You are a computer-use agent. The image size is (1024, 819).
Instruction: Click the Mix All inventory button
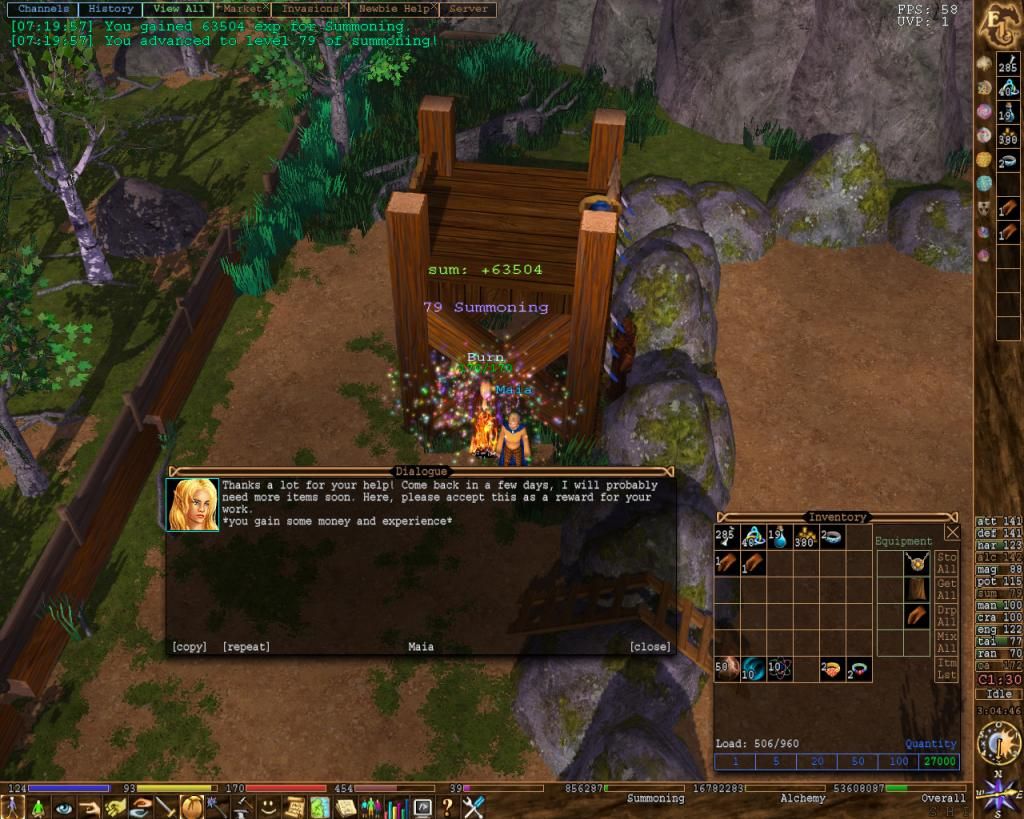pos(948,642)
